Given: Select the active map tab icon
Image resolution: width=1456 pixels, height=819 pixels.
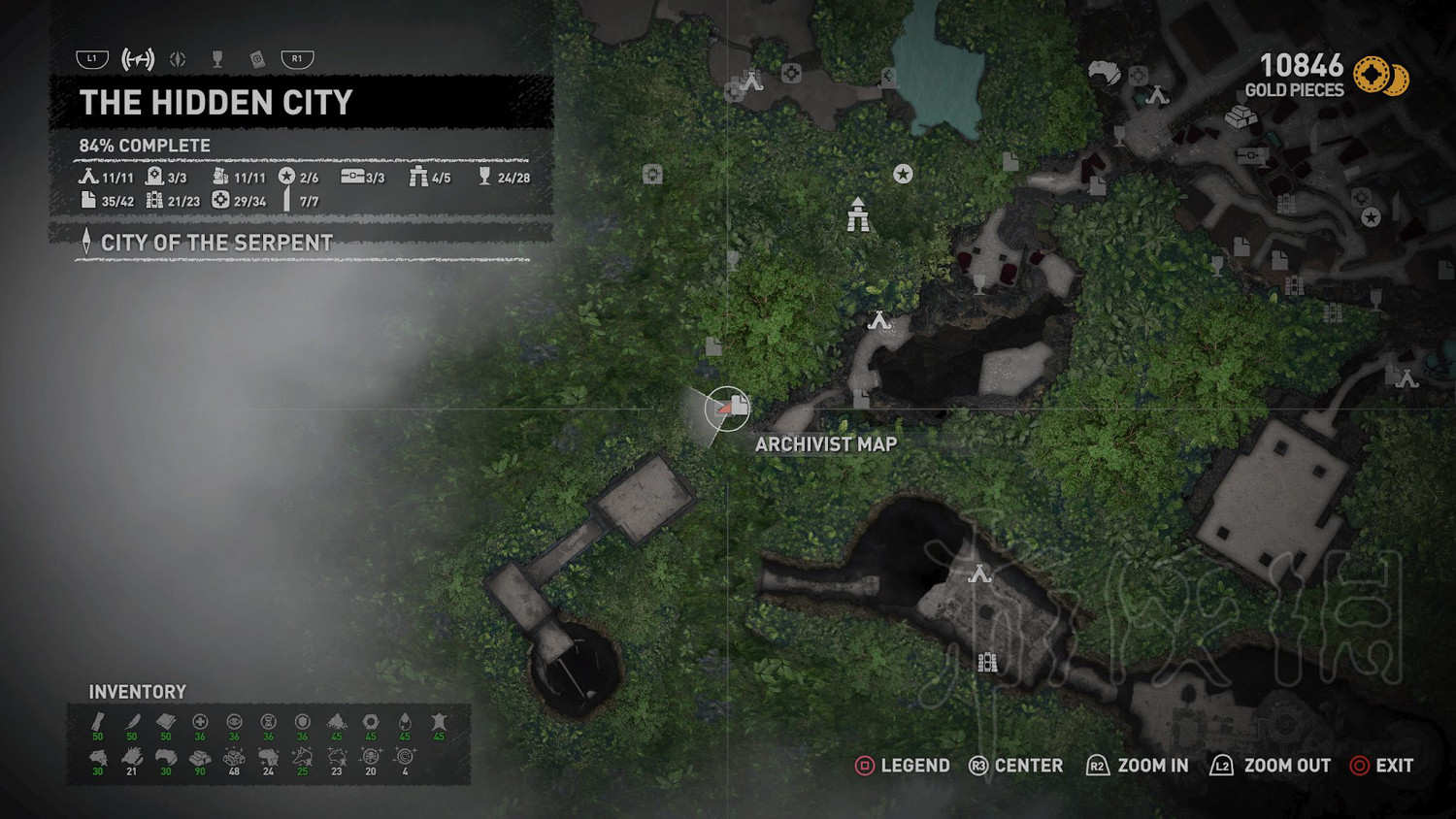Looking at the screenshot, I should (x=138, y=59).
